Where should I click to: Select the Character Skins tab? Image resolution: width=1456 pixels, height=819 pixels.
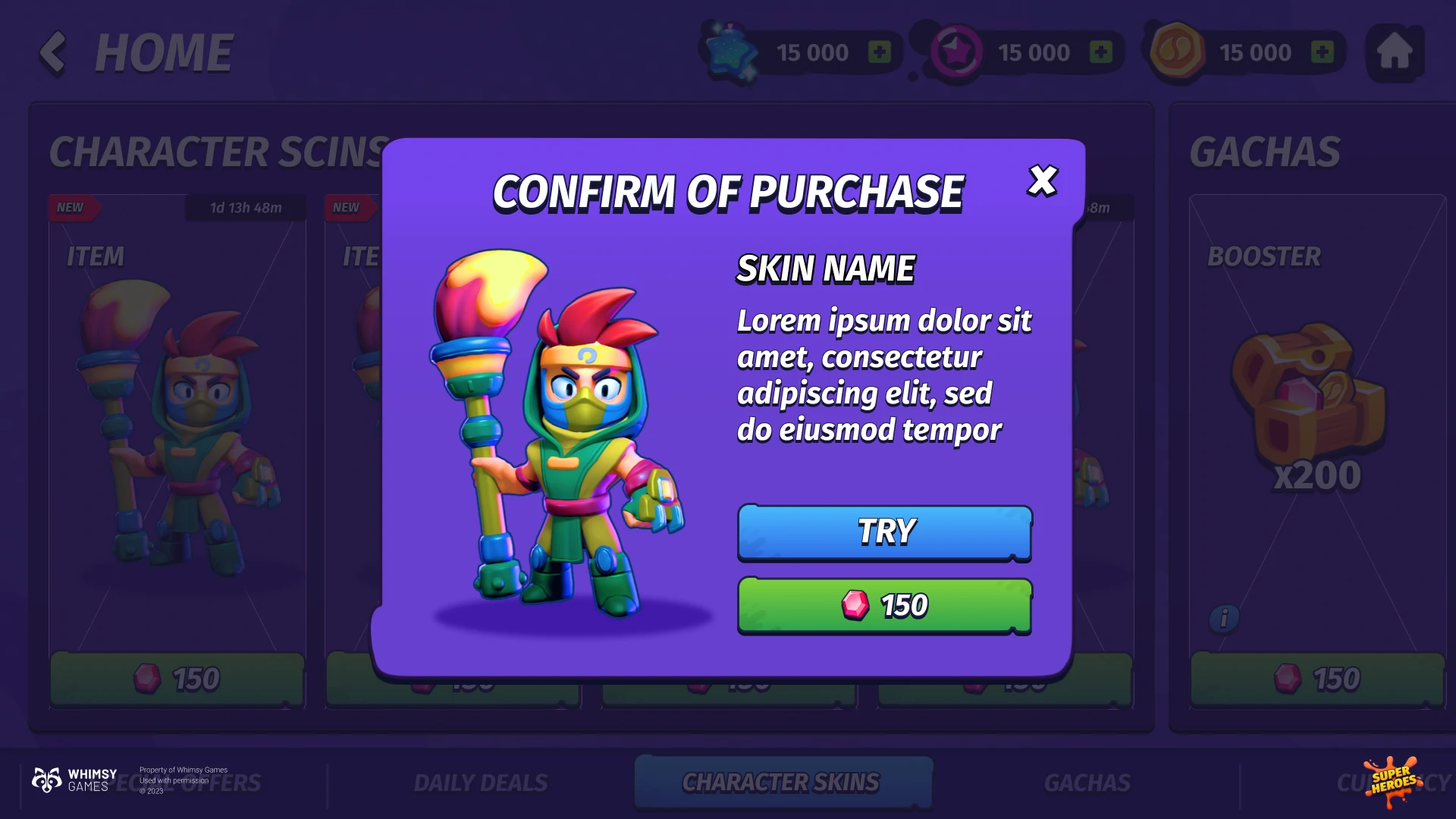pos(781,783)
